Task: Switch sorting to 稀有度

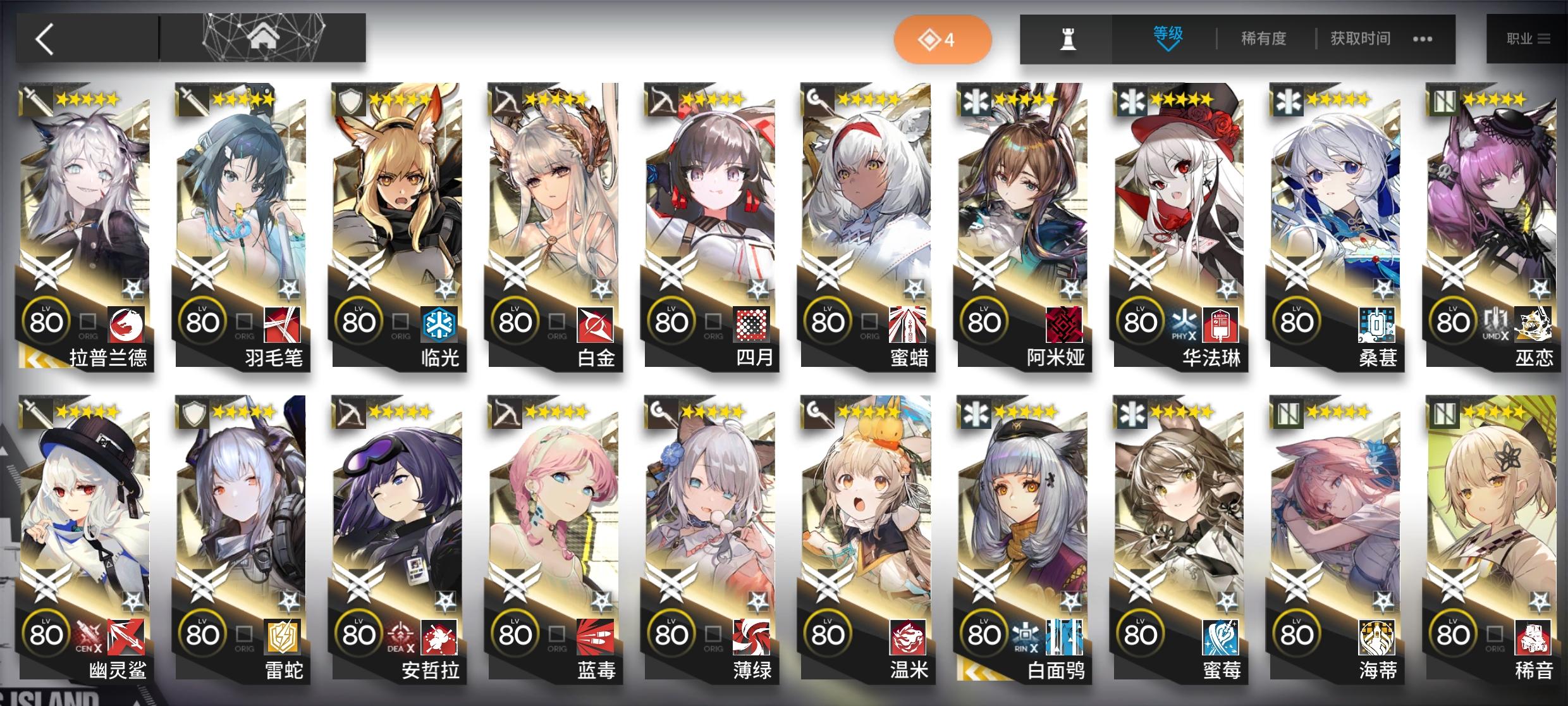Action: (x=1263, y=39)
